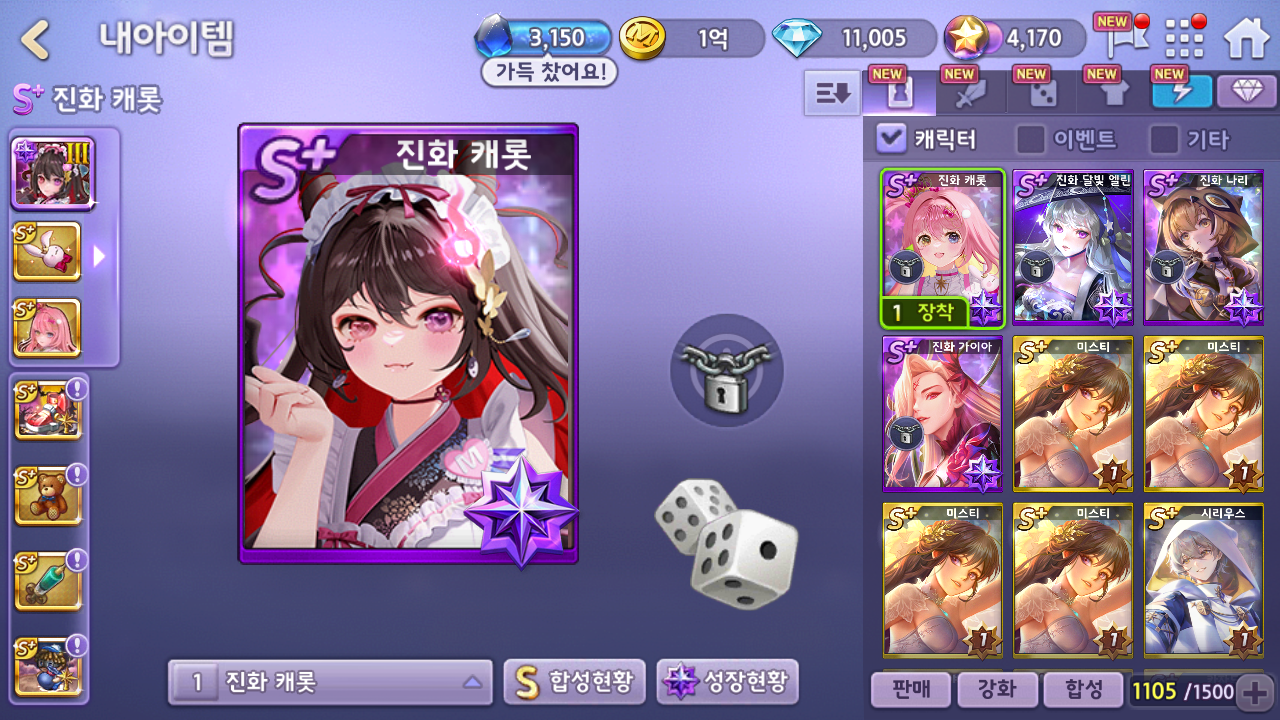Switch to the sword category tab

click(971, 93)
